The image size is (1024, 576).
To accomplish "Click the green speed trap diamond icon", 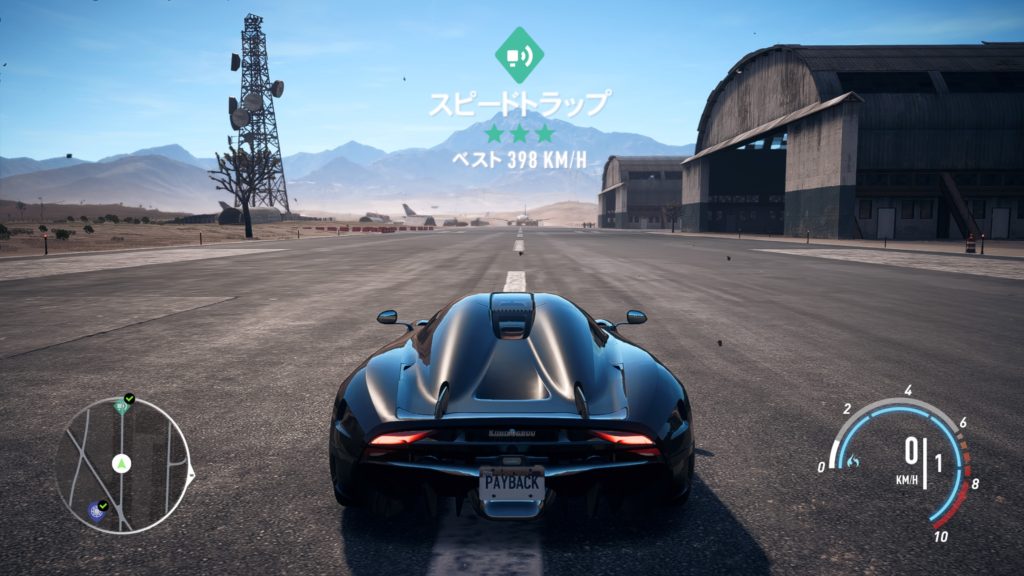I will click(519, 55).
